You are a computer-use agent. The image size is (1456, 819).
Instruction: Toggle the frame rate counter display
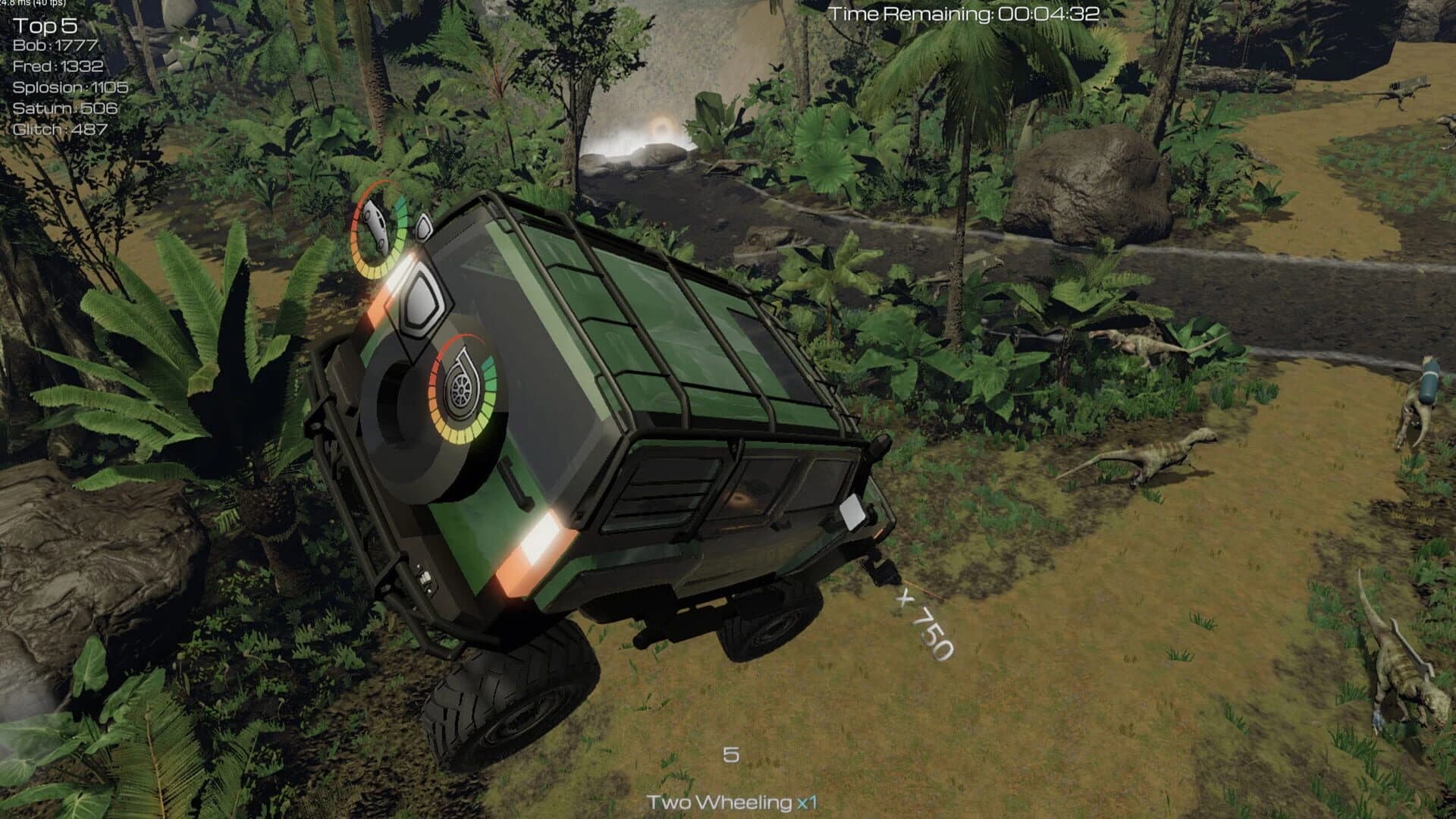[x=32, y=5]
